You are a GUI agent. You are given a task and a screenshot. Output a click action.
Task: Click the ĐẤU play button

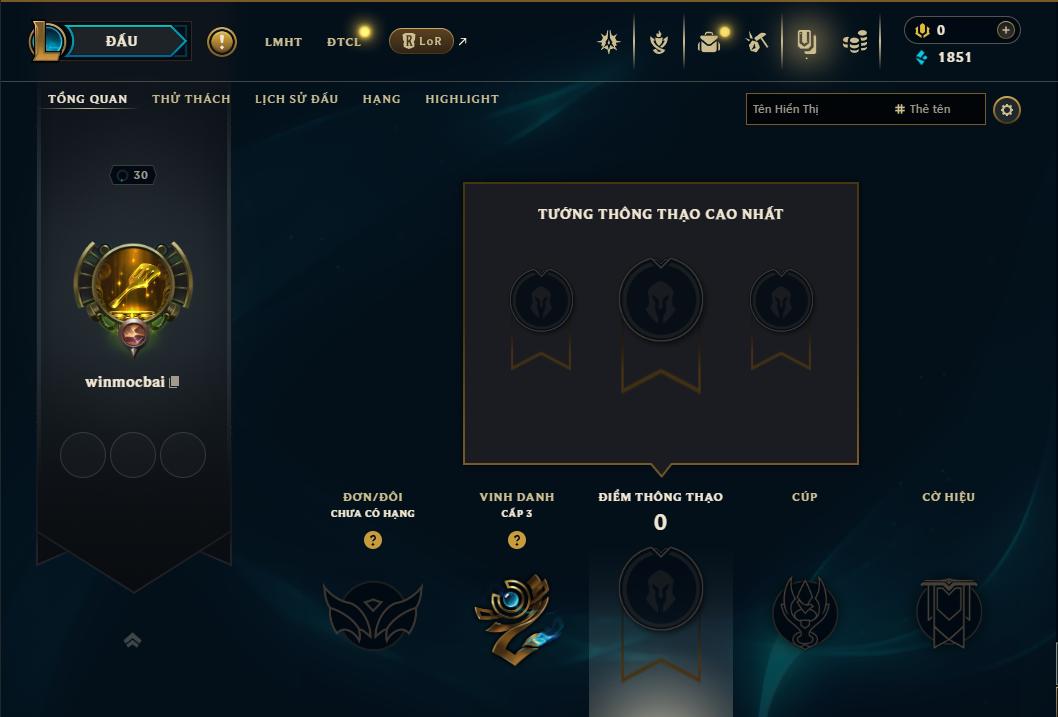(x=121, y=41)
